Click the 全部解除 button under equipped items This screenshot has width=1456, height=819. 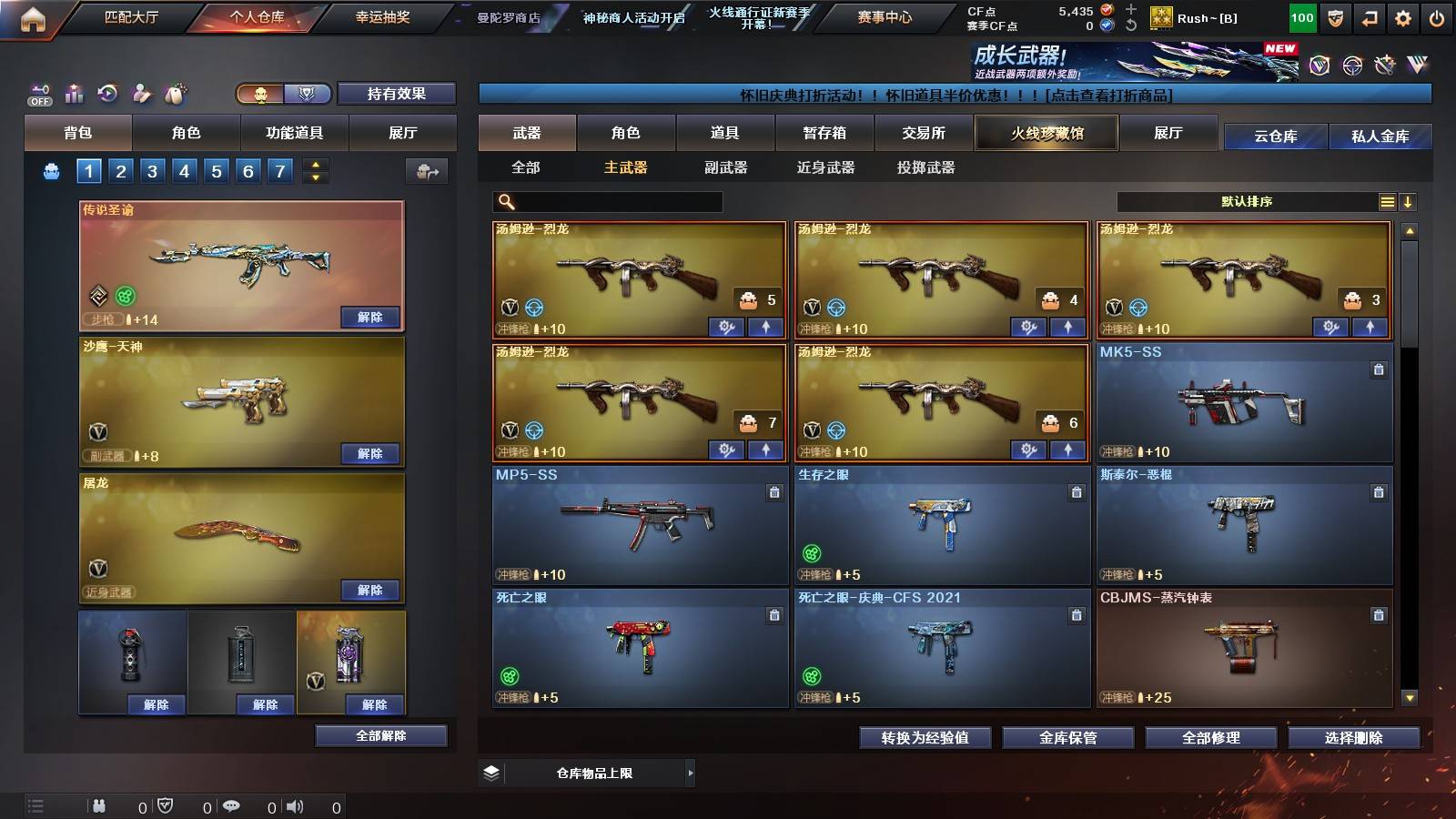coord(380,735)
